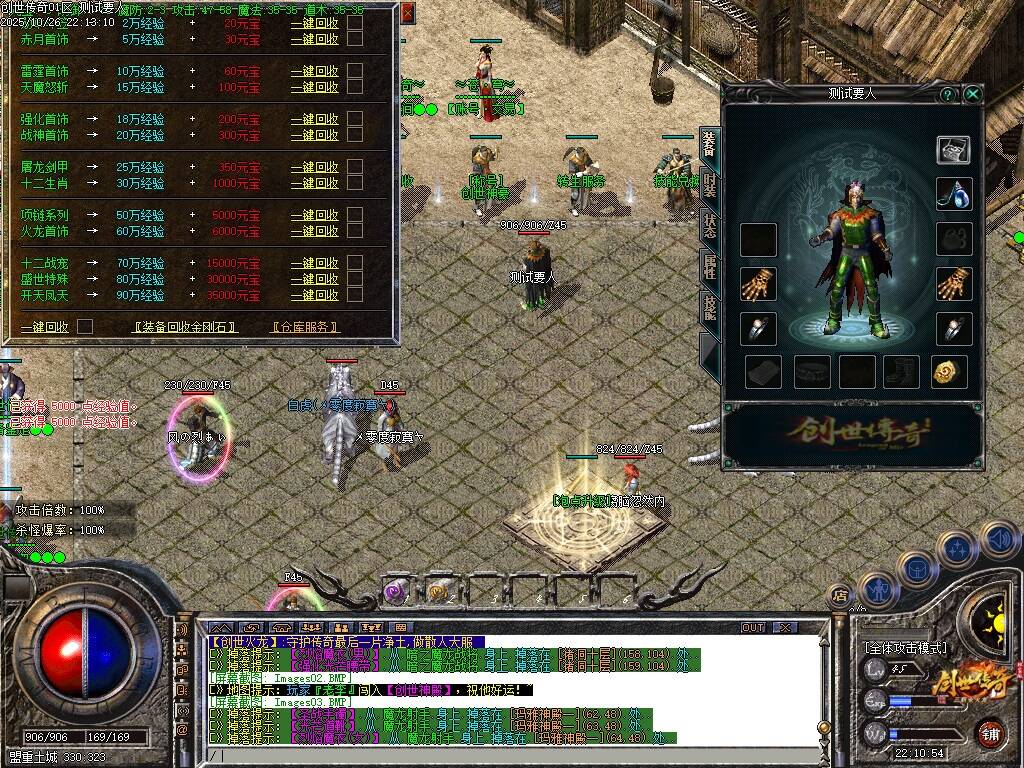This screenshot has height=768, width=1024.
Task: Recycle 火龙首饰 with its 一键回收 link
Action: (x=314, y=231)
